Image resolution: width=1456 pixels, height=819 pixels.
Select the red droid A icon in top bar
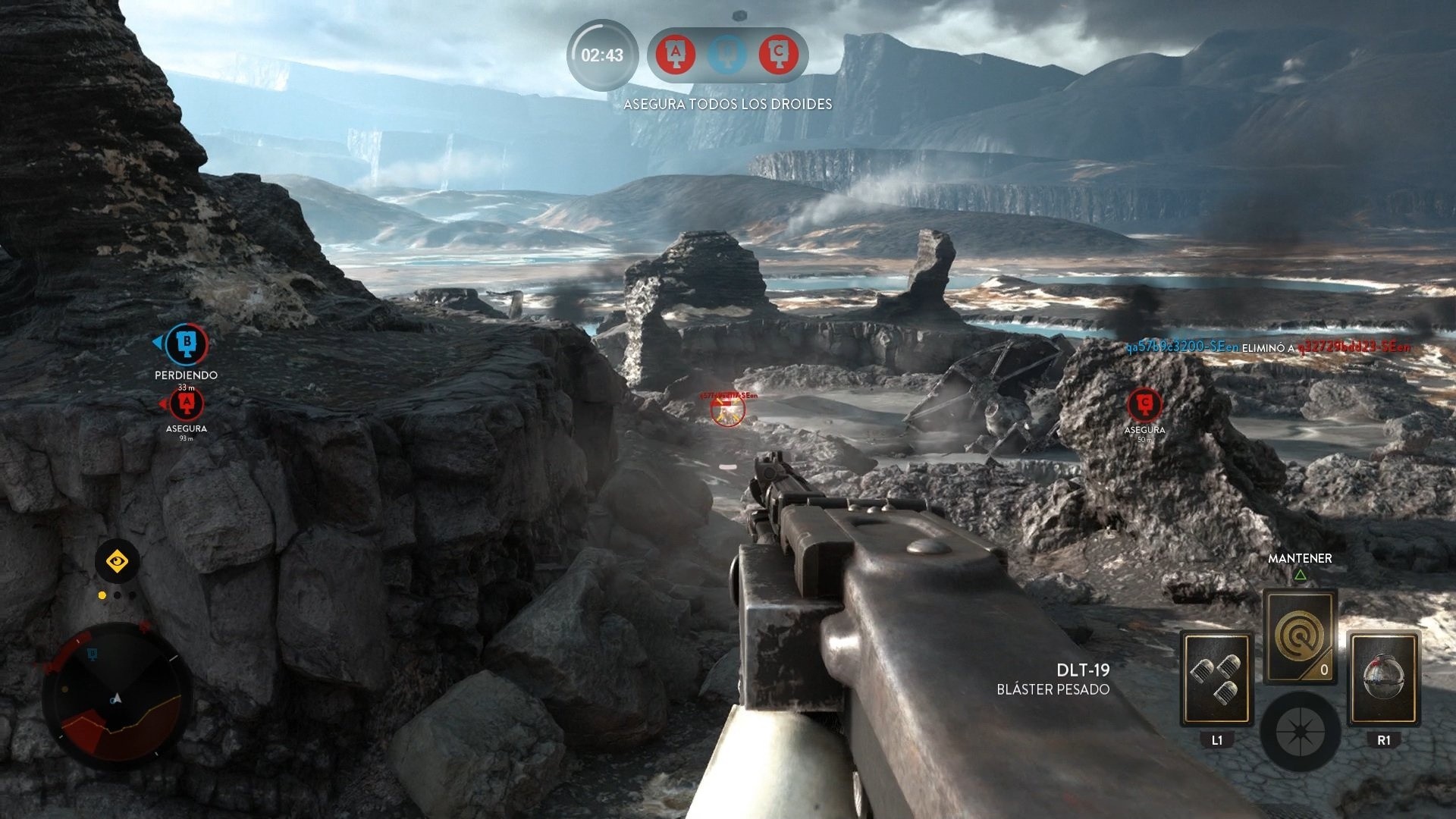click(x=677, y=55)
